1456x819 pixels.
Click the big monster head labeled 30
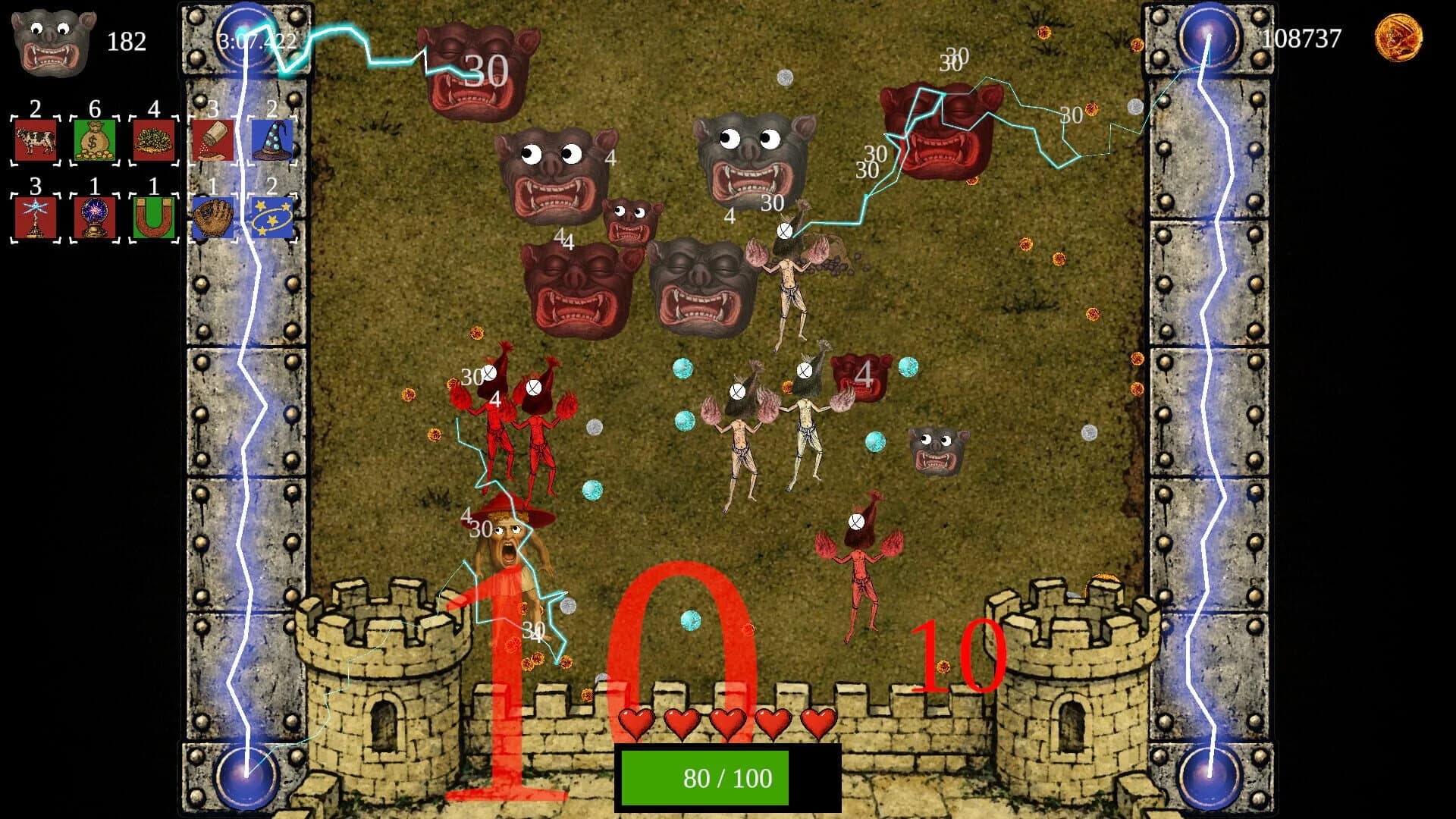(x=478, y=68)
